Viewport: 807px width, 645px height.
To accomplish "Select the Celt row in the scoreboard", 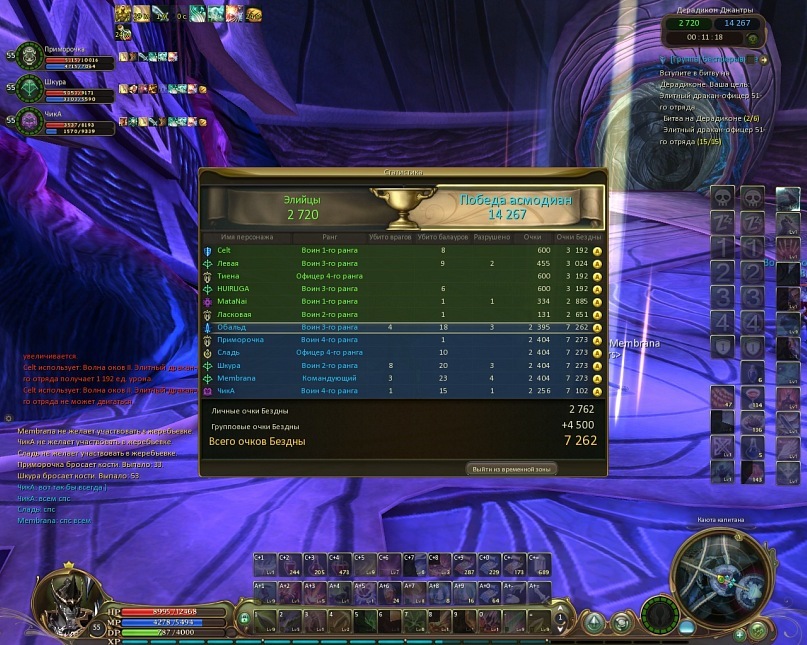I will tap(400, 250).
